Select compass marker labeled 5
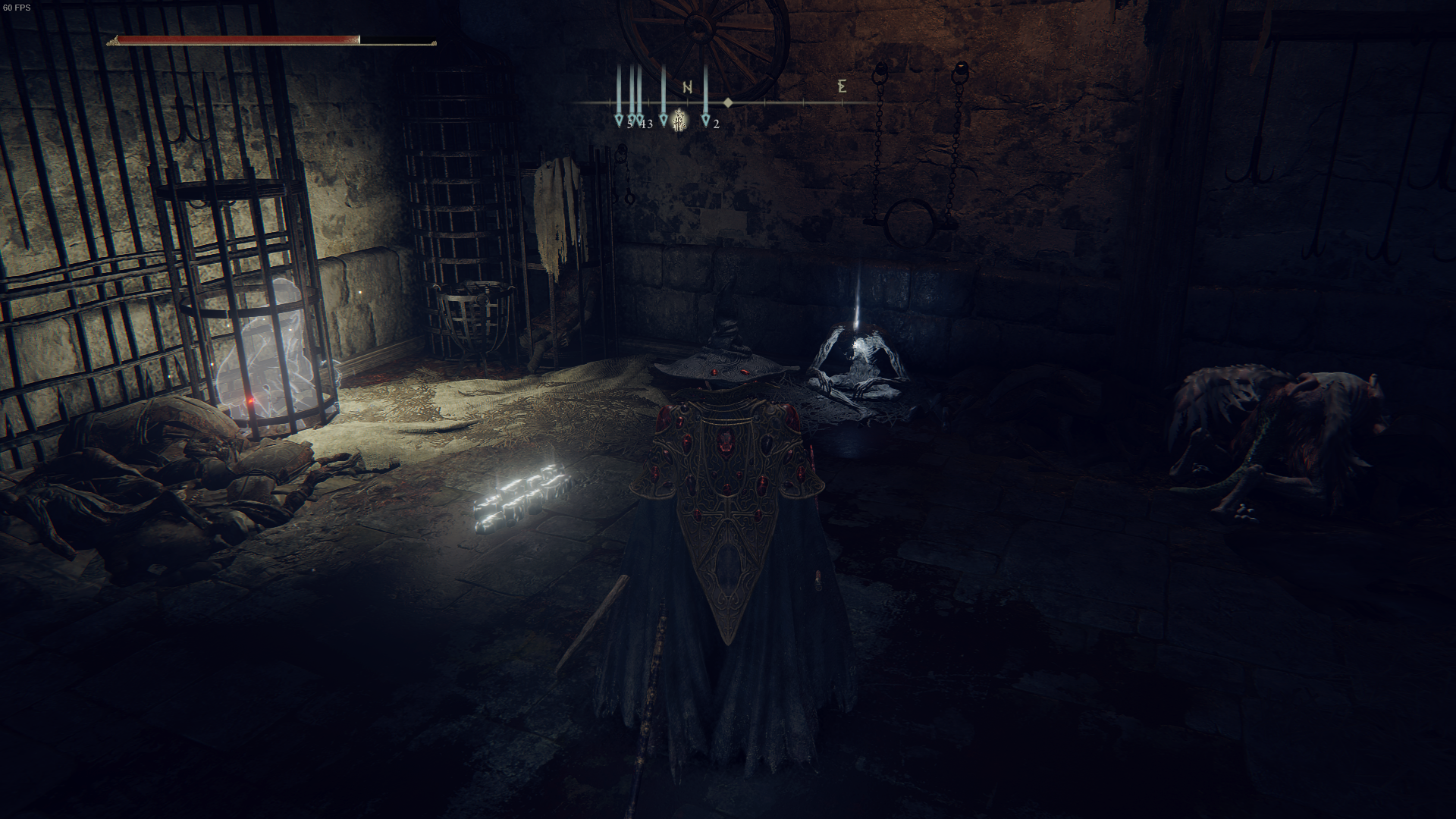1456x819 pixels. point(618,118)
